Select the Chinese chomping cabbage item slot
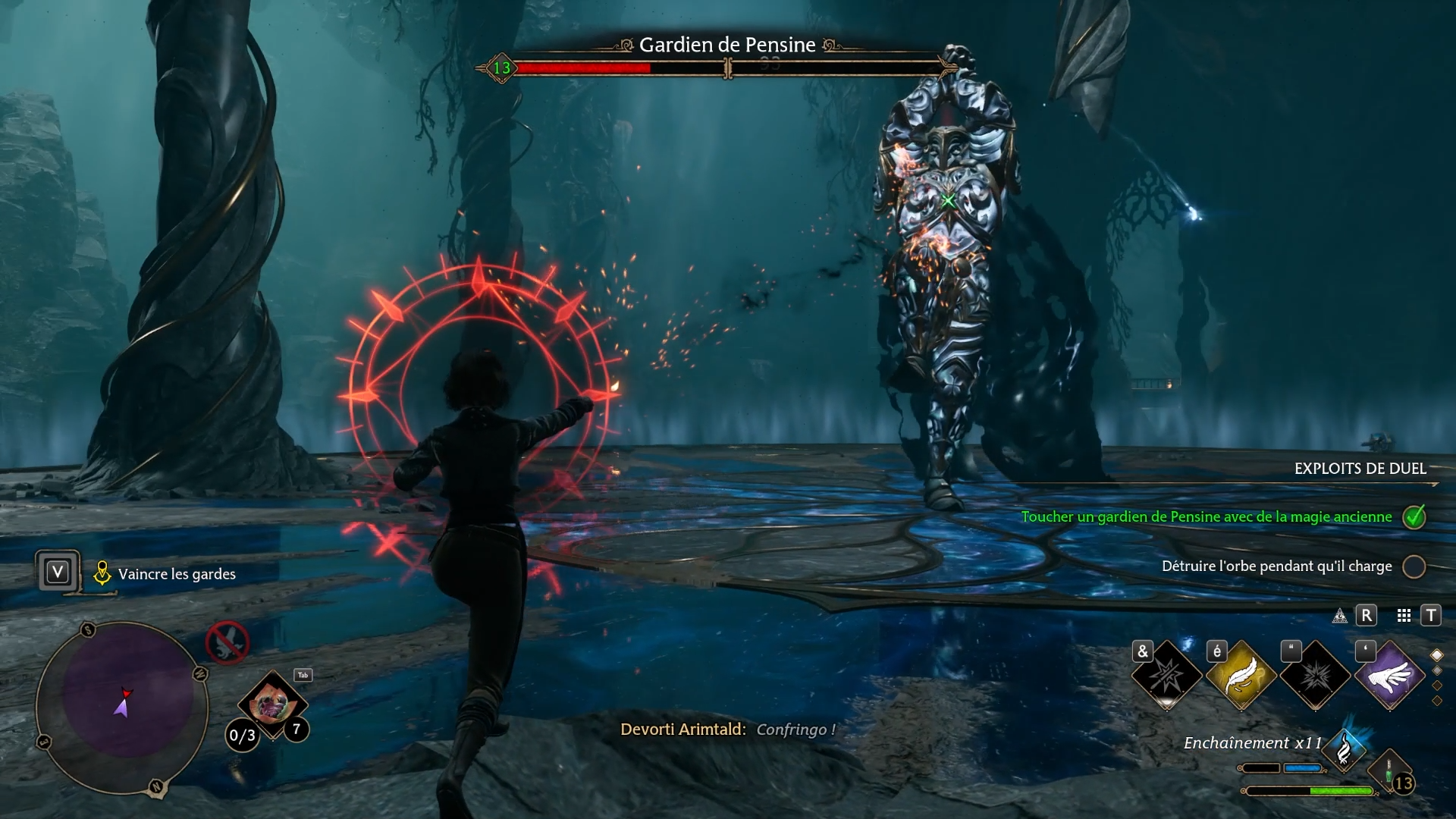This screenshot has height=819, width=1456. [x=271, y=705]
